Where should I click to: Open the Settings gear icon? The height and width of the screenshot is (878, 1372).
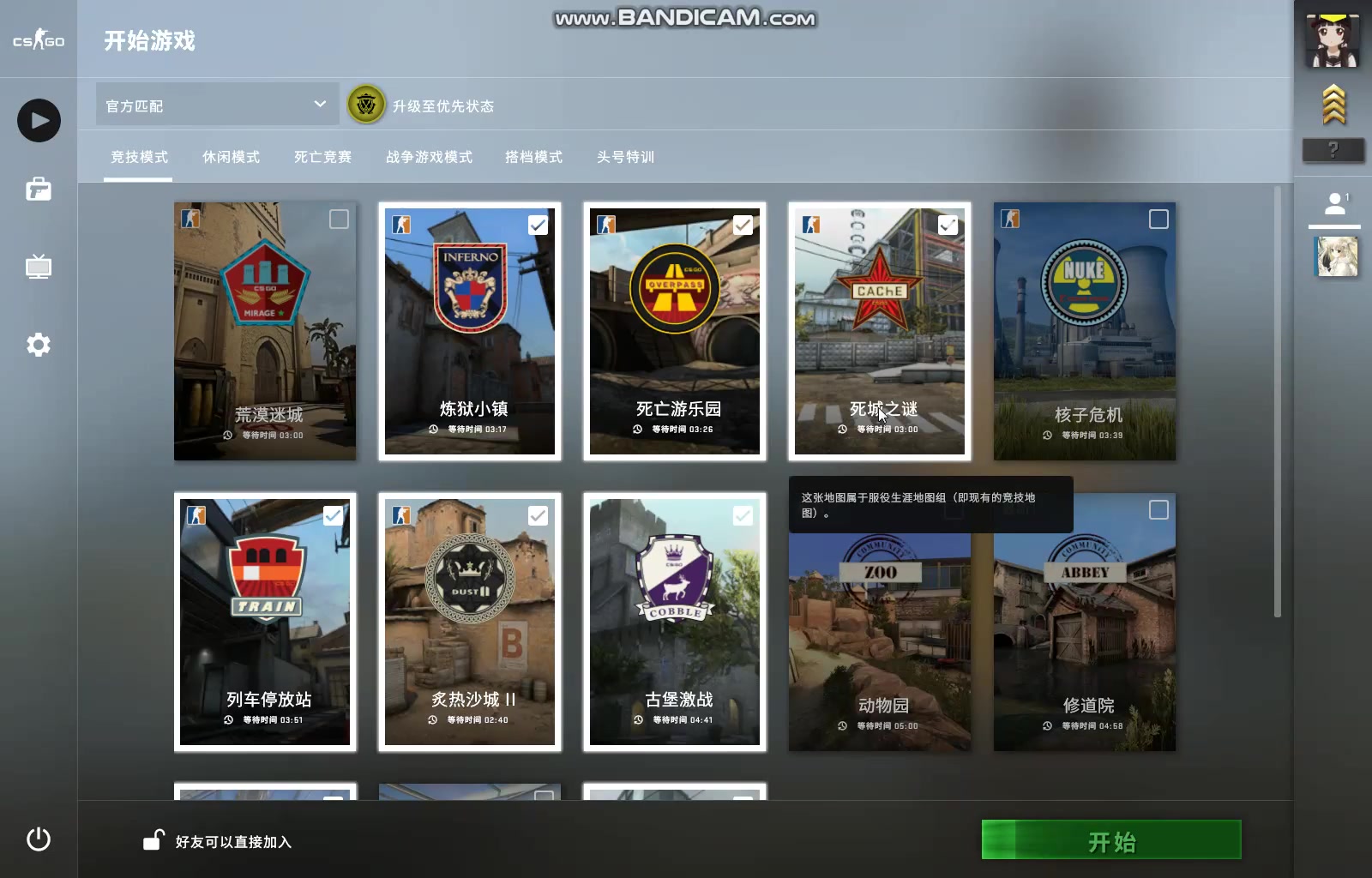[38, 344]
